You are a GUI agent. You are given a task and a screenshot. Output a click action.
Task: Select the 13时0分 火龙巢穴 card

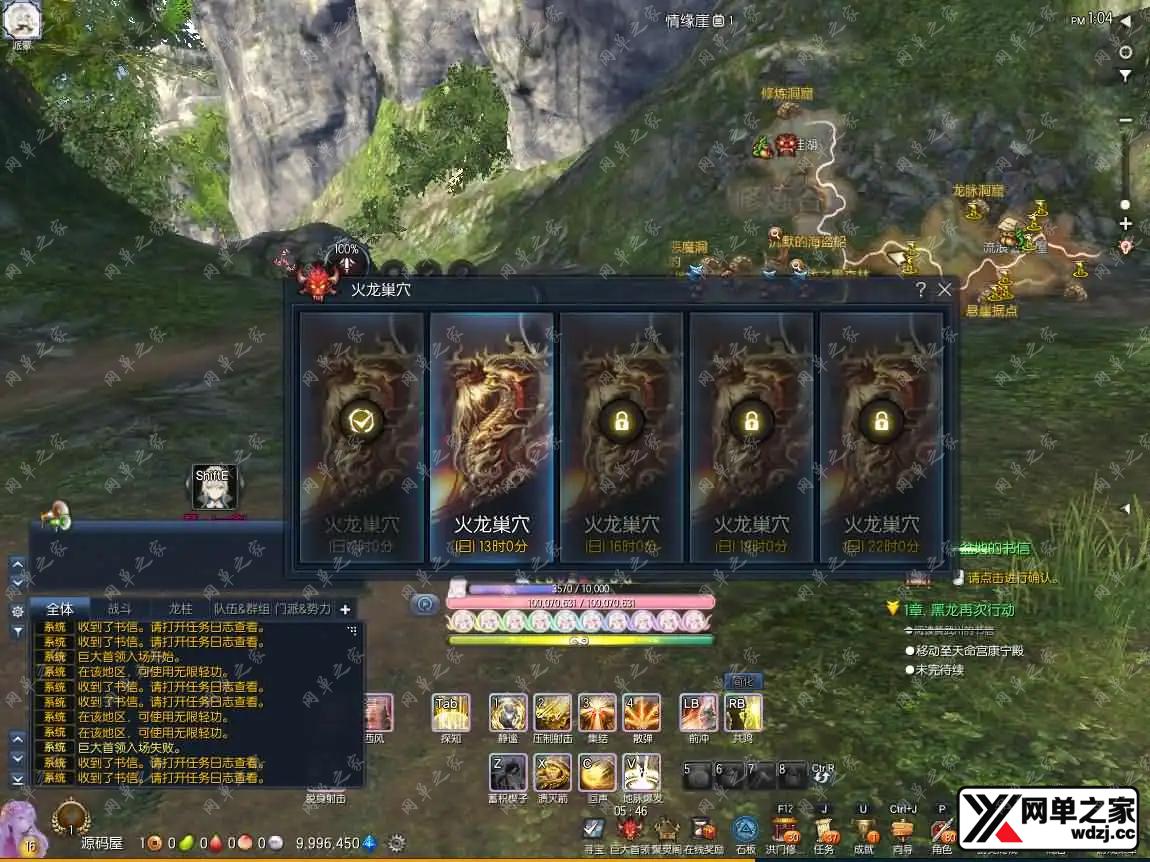(x=491, y=437)
